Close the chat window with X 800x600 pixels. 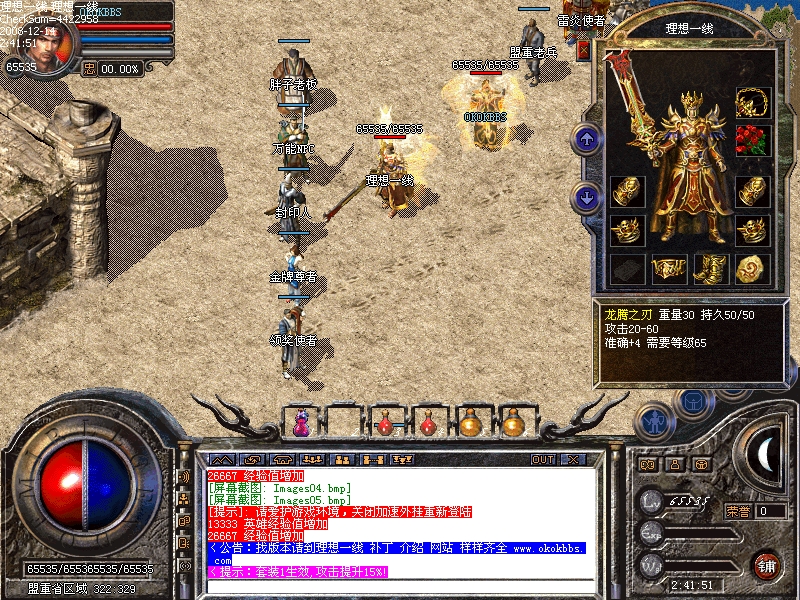coord(573,460)
